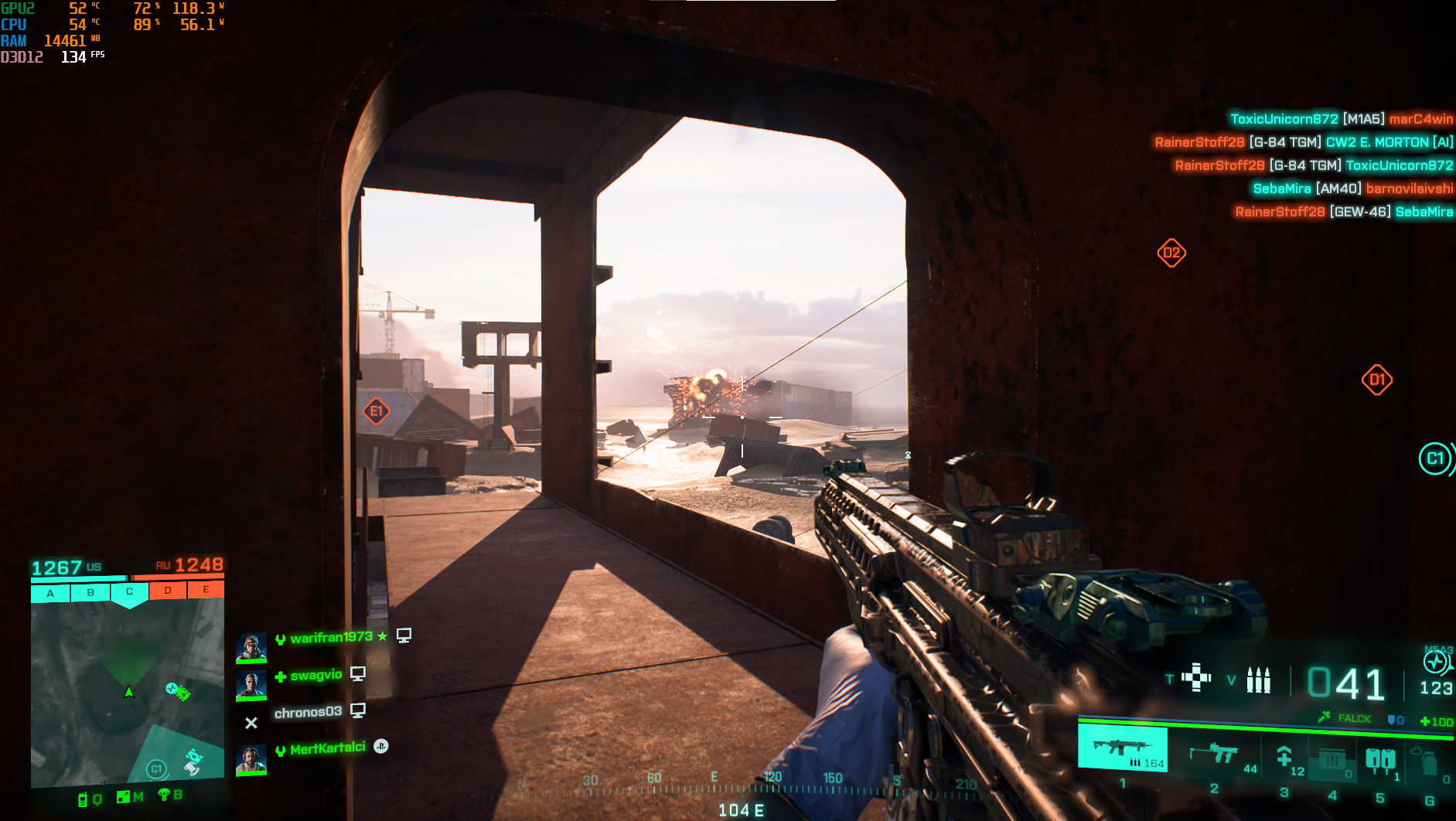The height and width of the screenshot is (821, 1456).
Task: Select the primary assault rifle slot
Action: [x=1122, y=748]
